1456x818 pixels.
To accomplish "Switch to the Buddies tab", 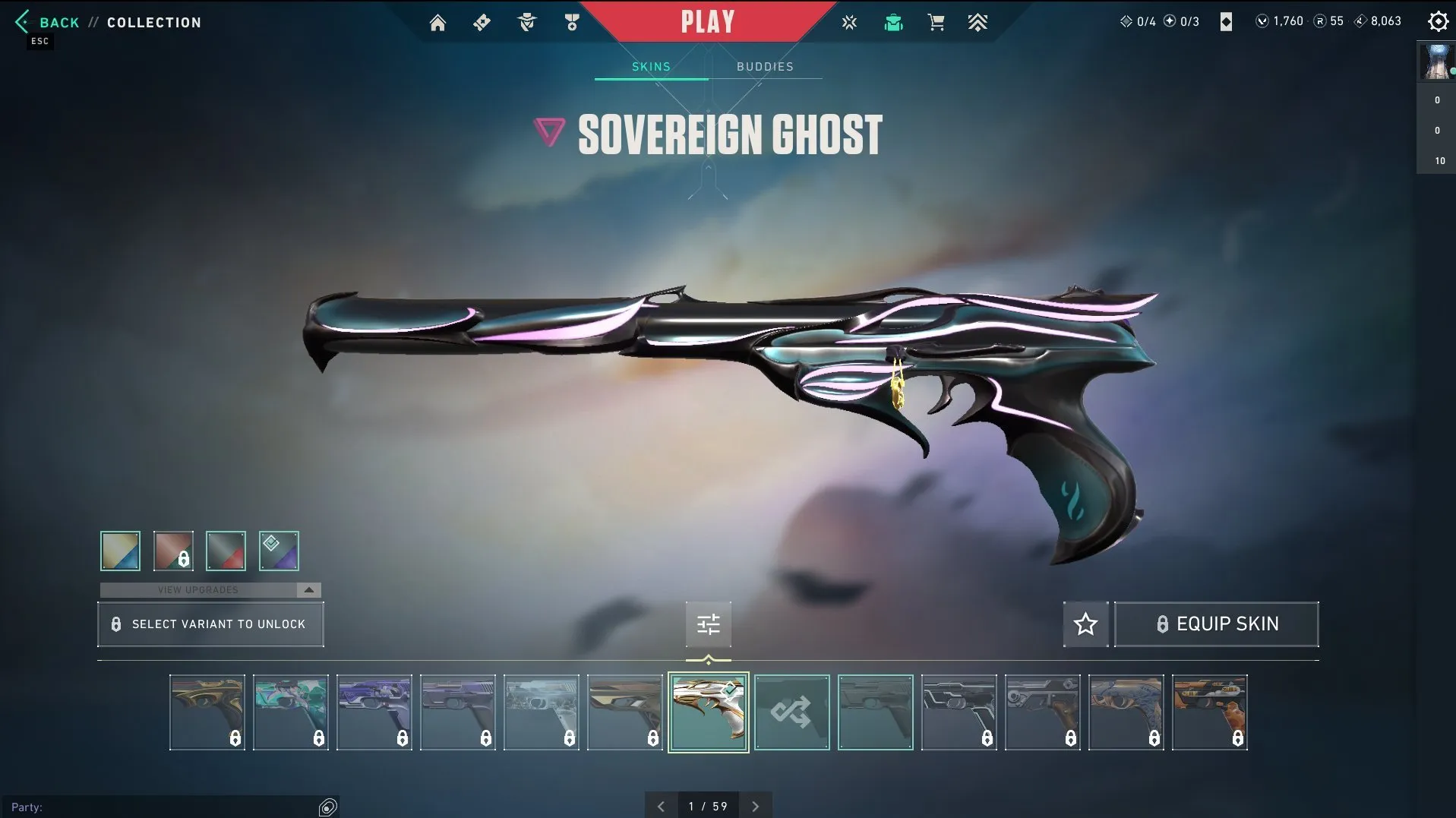I will [765, 66].
